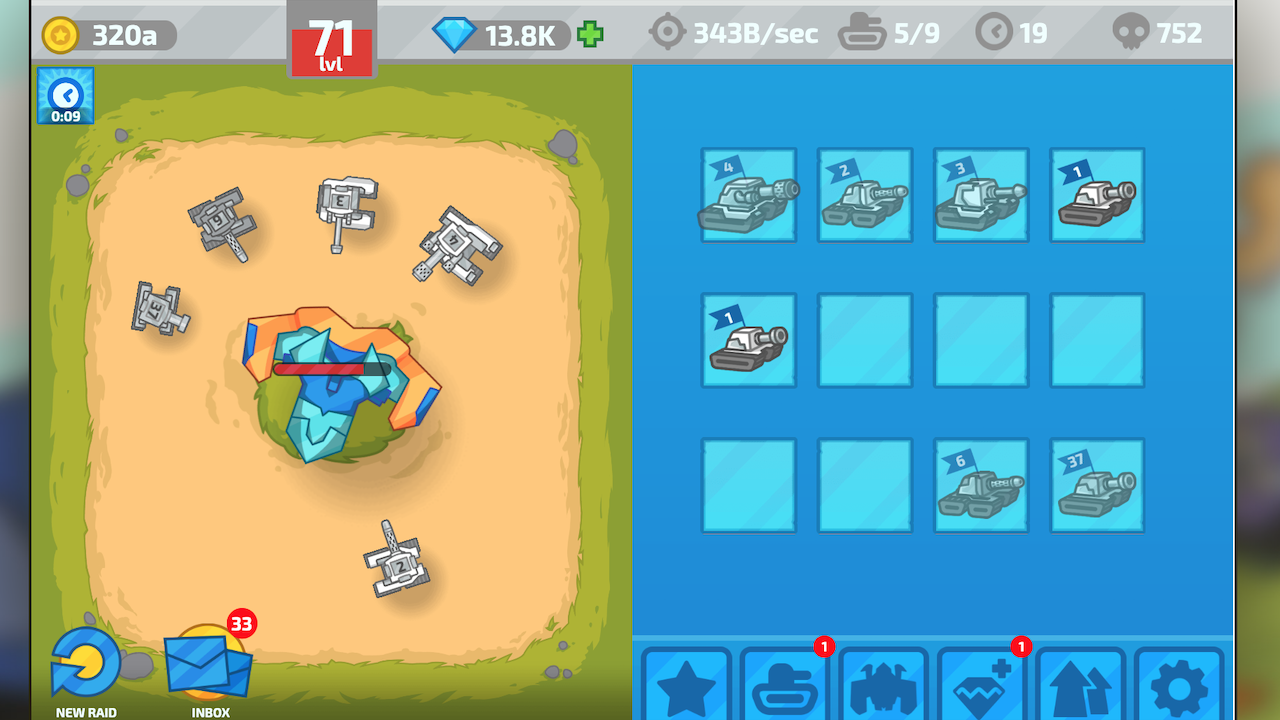Select the star ratings icon in bottom toolbar
Viewport: 1280px width, 720px height.
(688, 690)
